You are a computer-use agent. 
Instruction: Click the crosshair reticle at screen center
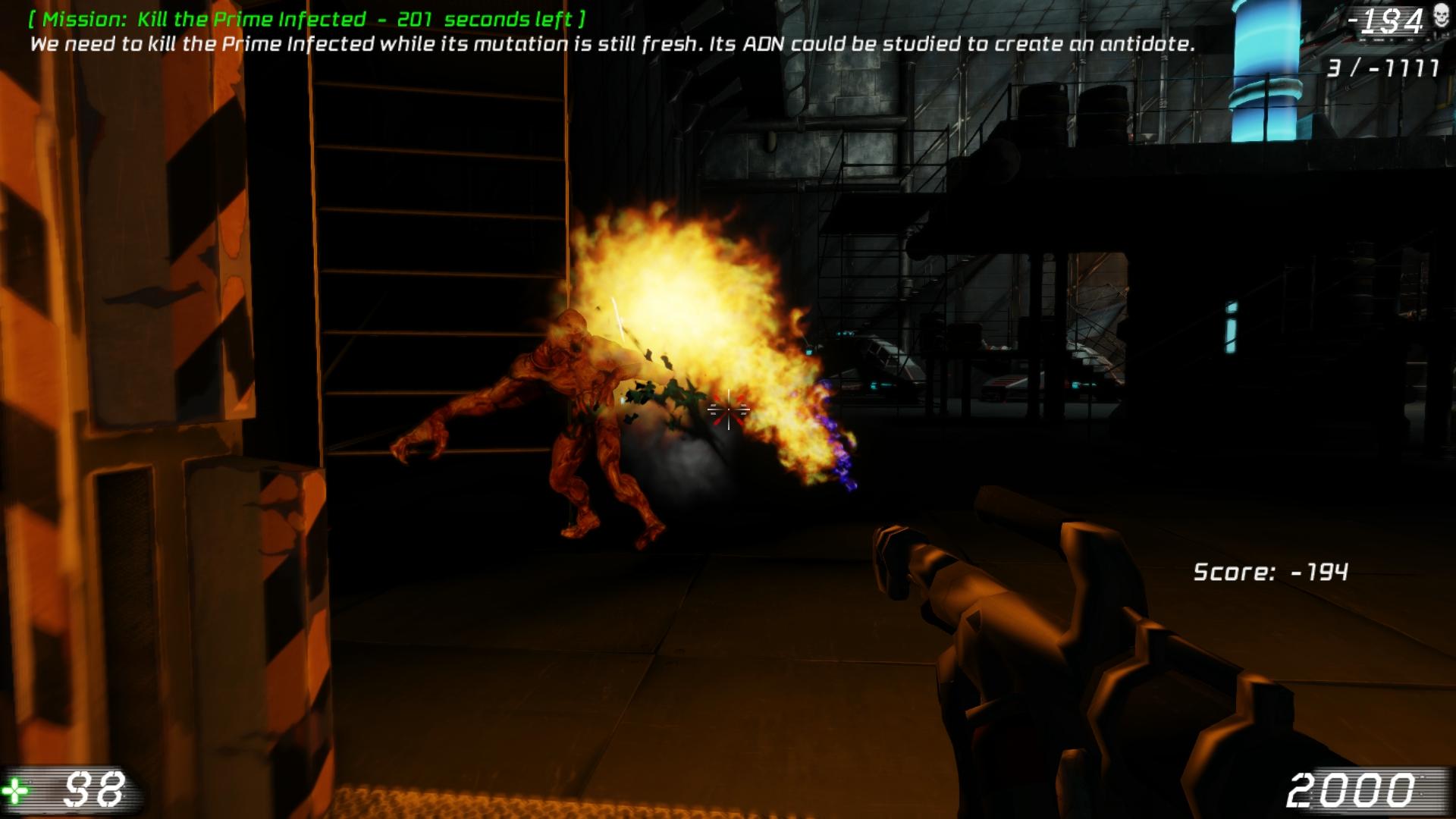(727, 409)
